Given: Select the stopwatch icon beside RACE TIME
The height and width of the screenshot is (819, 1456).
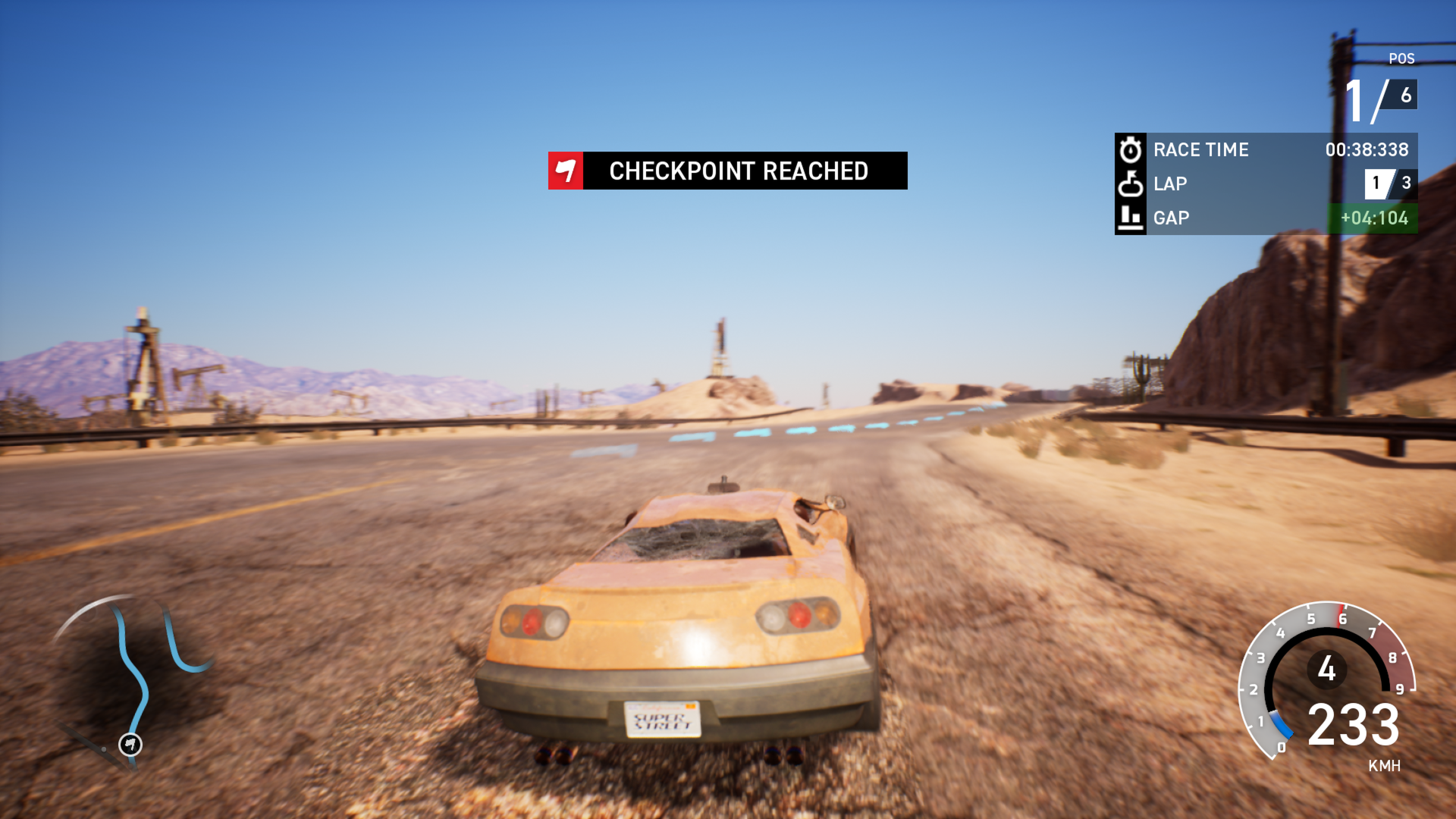Looking at the screenshot, I should pos(1129,149).
